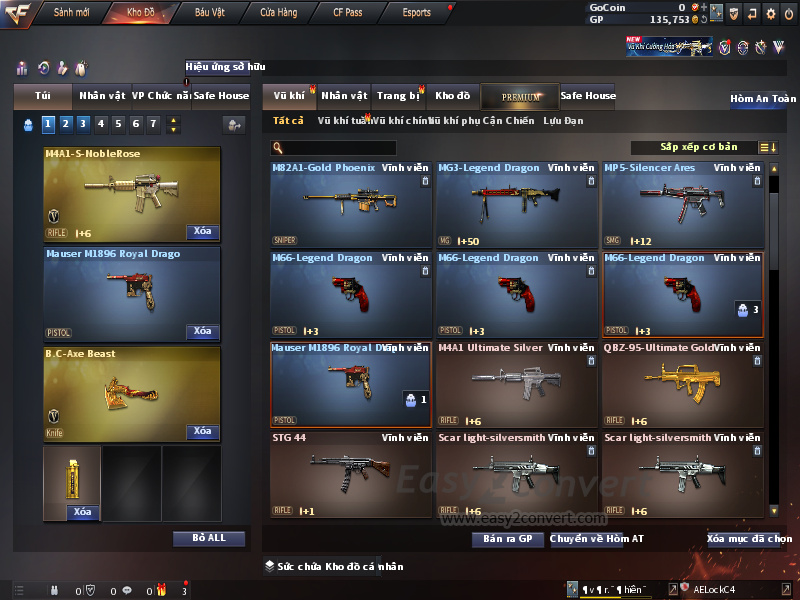Show the Trang bị equipment category
The height and width of the screenshot is (600, 800).
(x=398, y=96)
